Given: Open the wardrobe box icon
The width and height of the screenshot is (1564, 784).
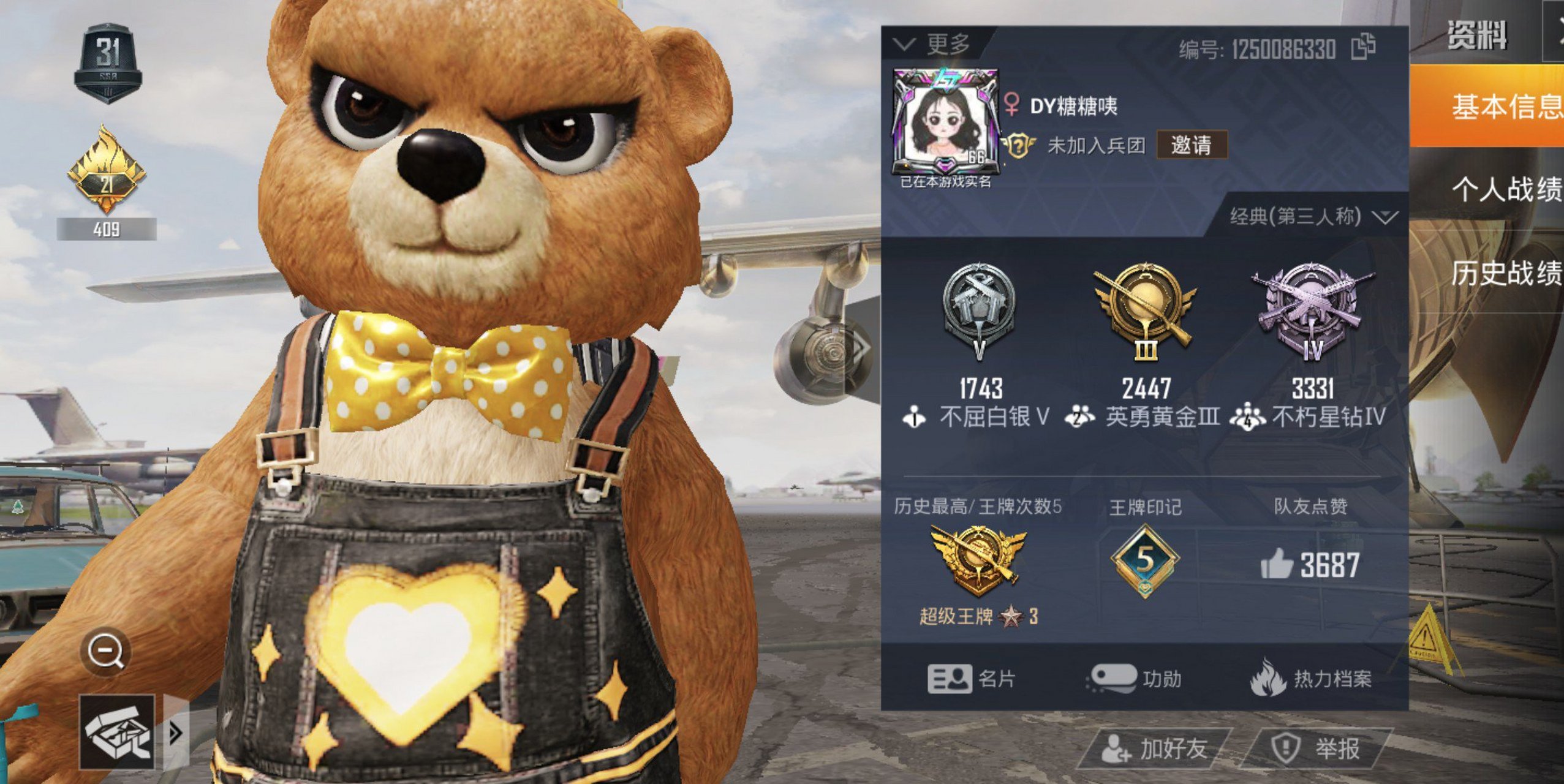Looking at the screenshot, I should (x=117, y=732).
